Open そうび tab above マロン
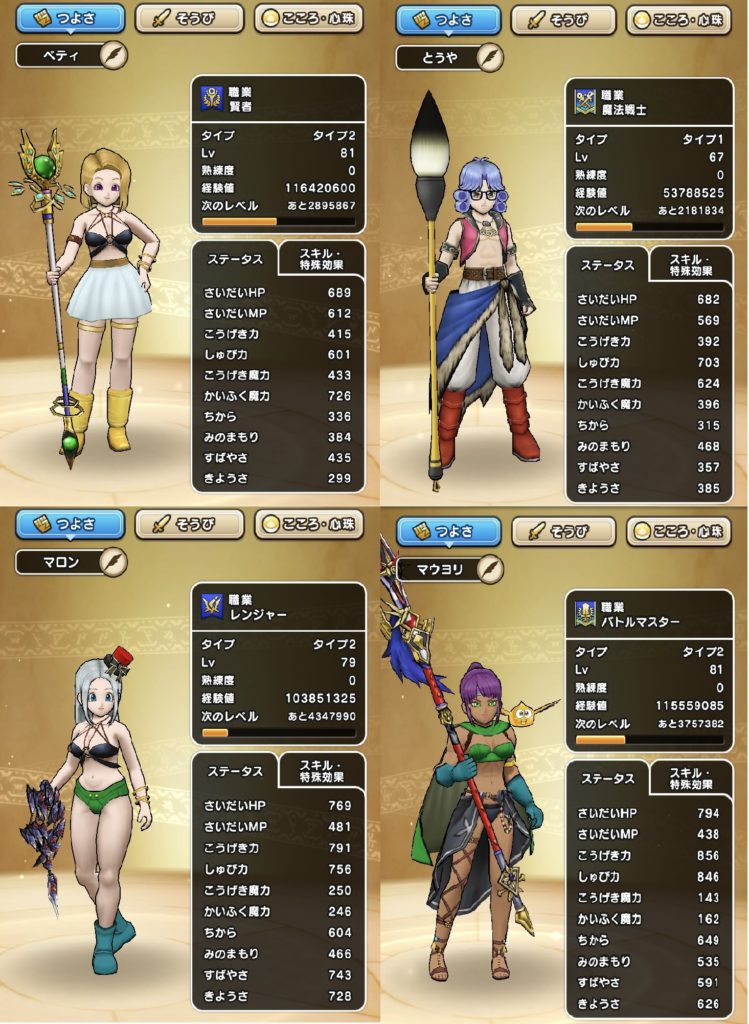Viewport: 749px width, 1024px height. pyautogui.click(x=189, y=524)
